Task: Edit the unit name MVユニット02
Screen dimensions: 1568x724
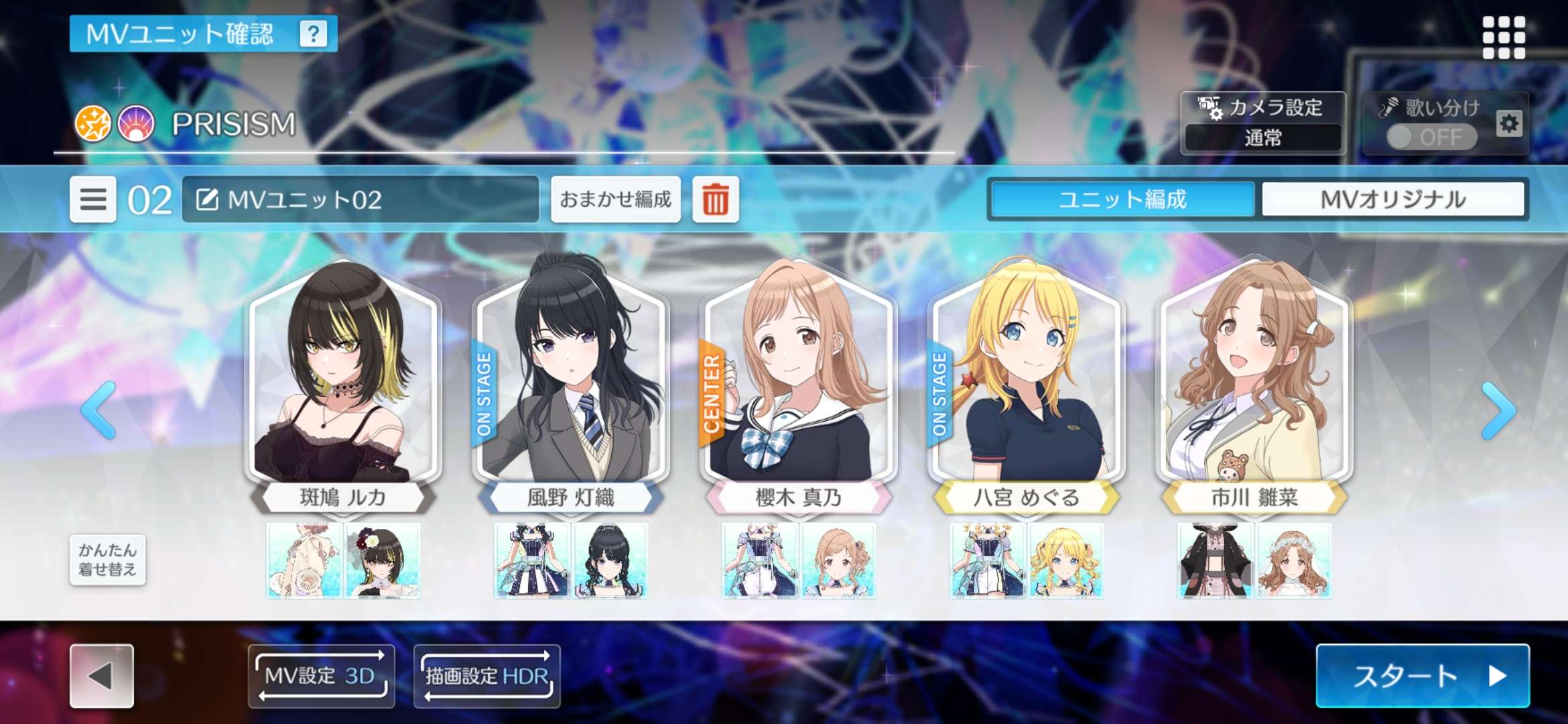Action: pyautogui.click(x=360, y=200)
